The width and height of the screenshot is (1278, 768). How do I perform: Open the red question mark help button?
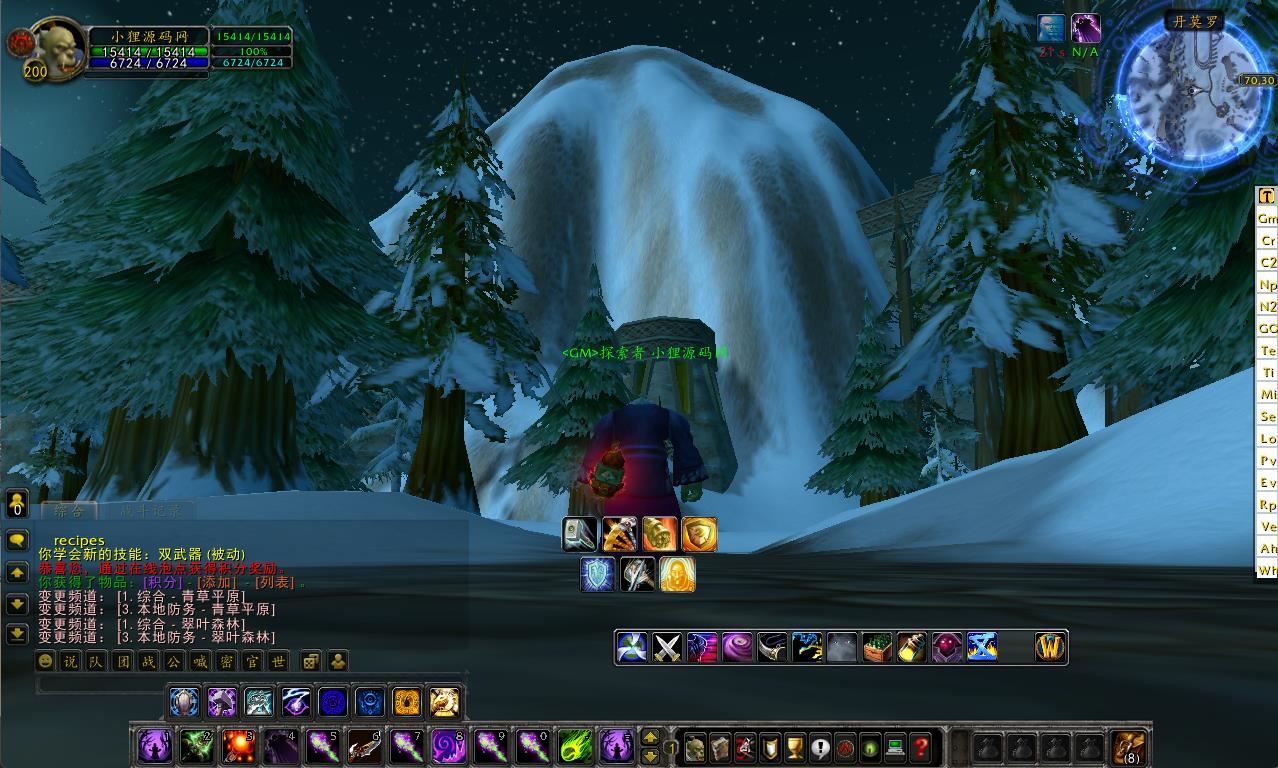click(921, 747)
